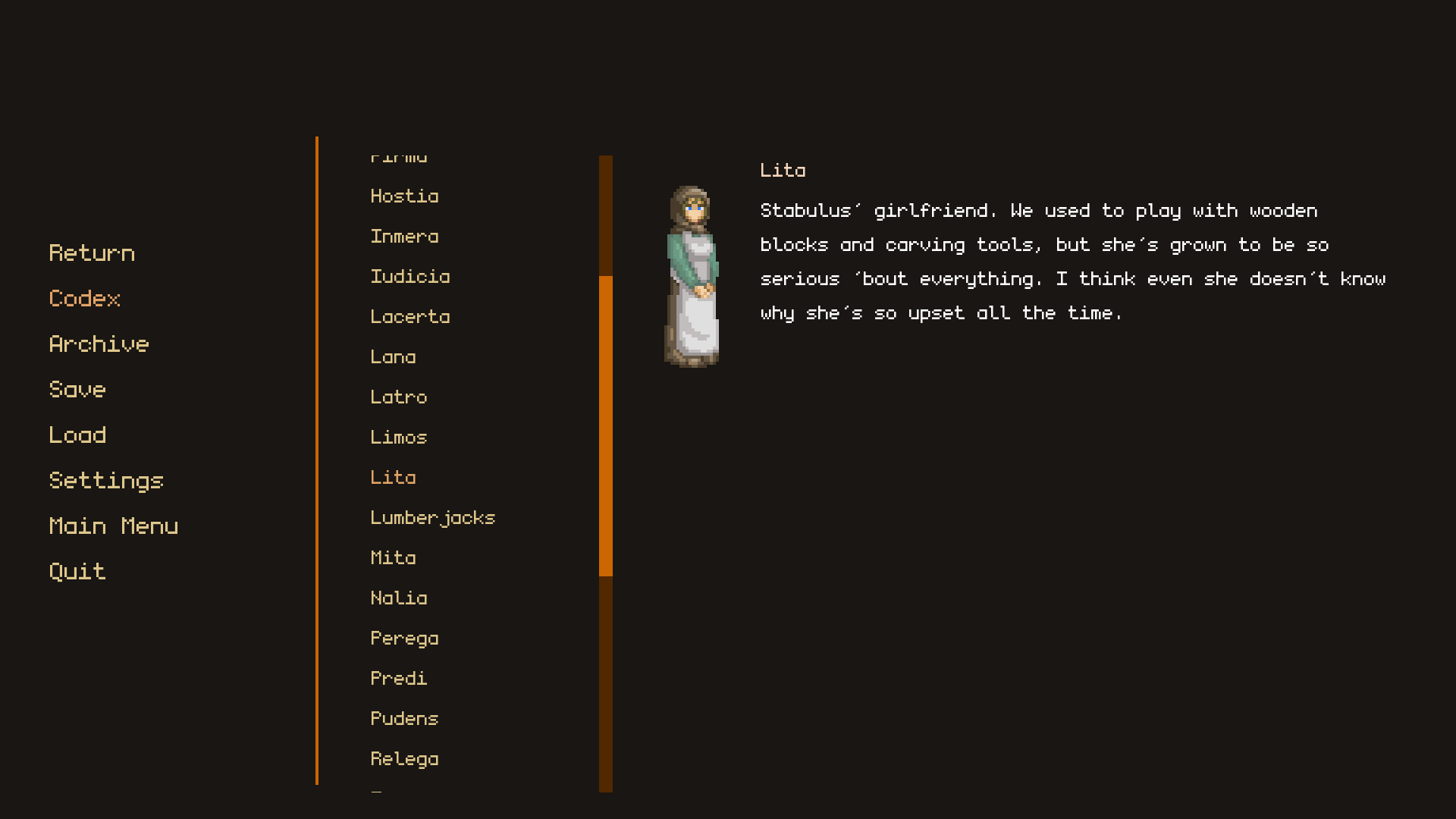The width and height of the screenshot is (1456, 819).
Task: Select the Latro codex entry
Action: click(399, 397)
